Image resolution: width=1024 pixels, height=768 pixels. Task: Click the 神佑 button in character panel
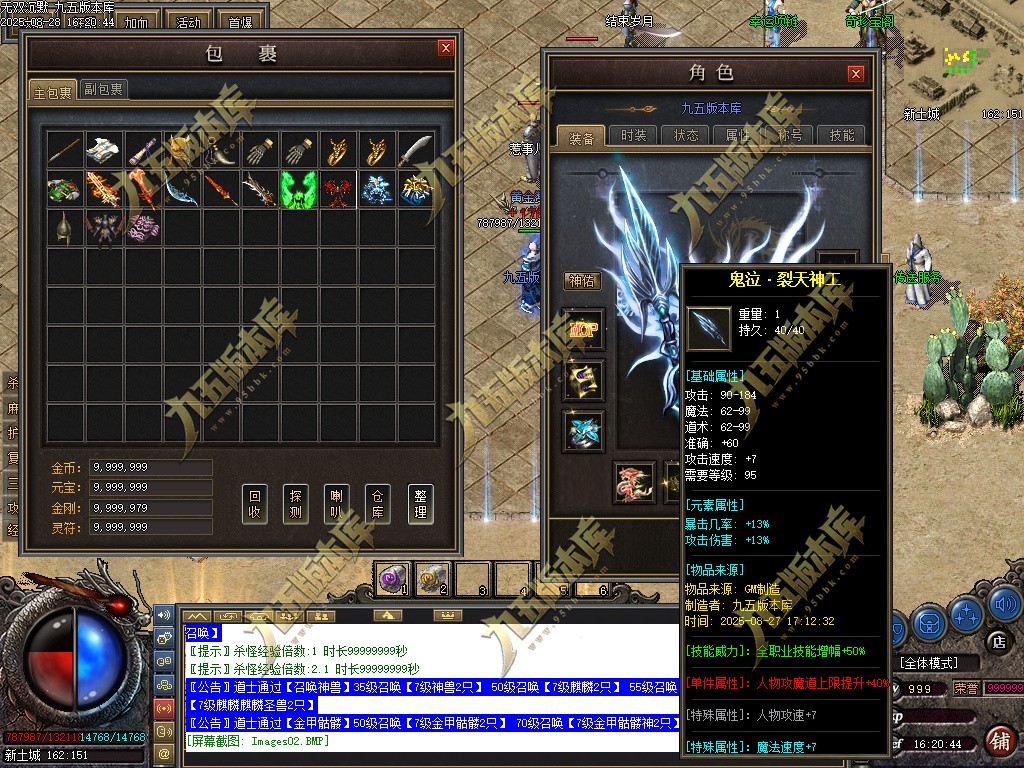582,281
